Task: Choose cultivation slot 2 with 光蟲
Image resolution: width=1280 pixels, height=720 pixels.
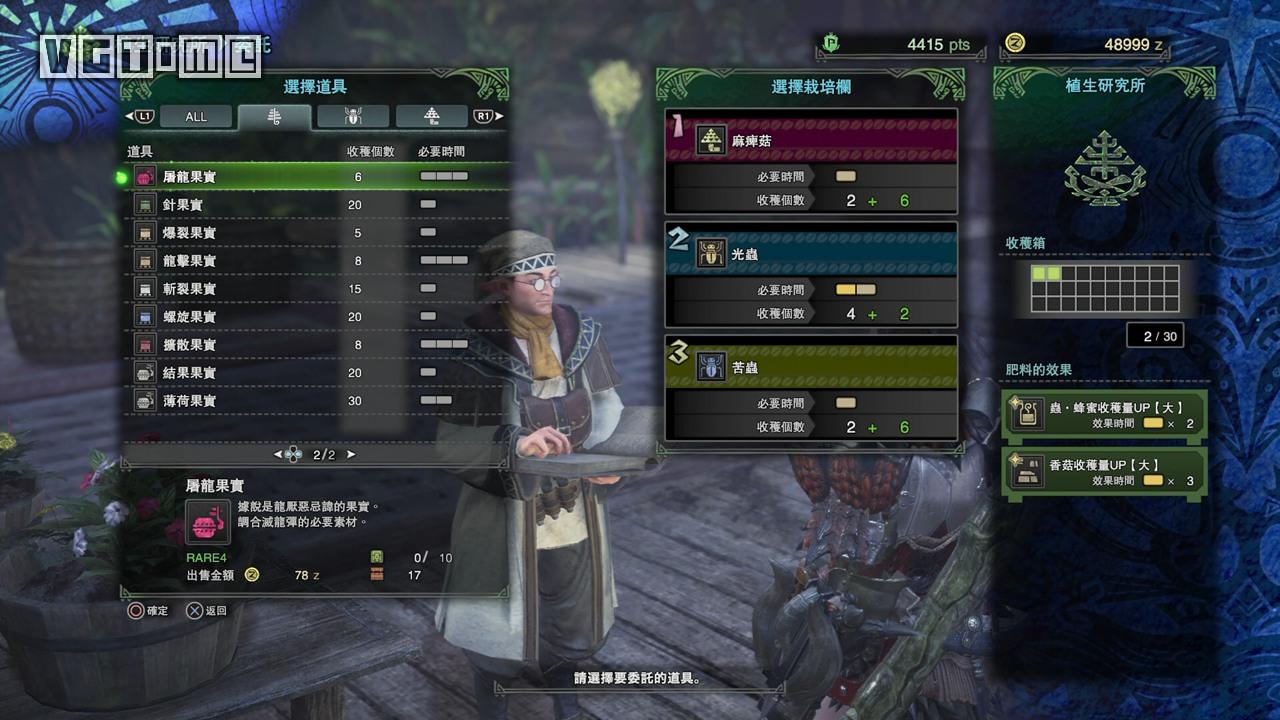Action: click(811, 274)
